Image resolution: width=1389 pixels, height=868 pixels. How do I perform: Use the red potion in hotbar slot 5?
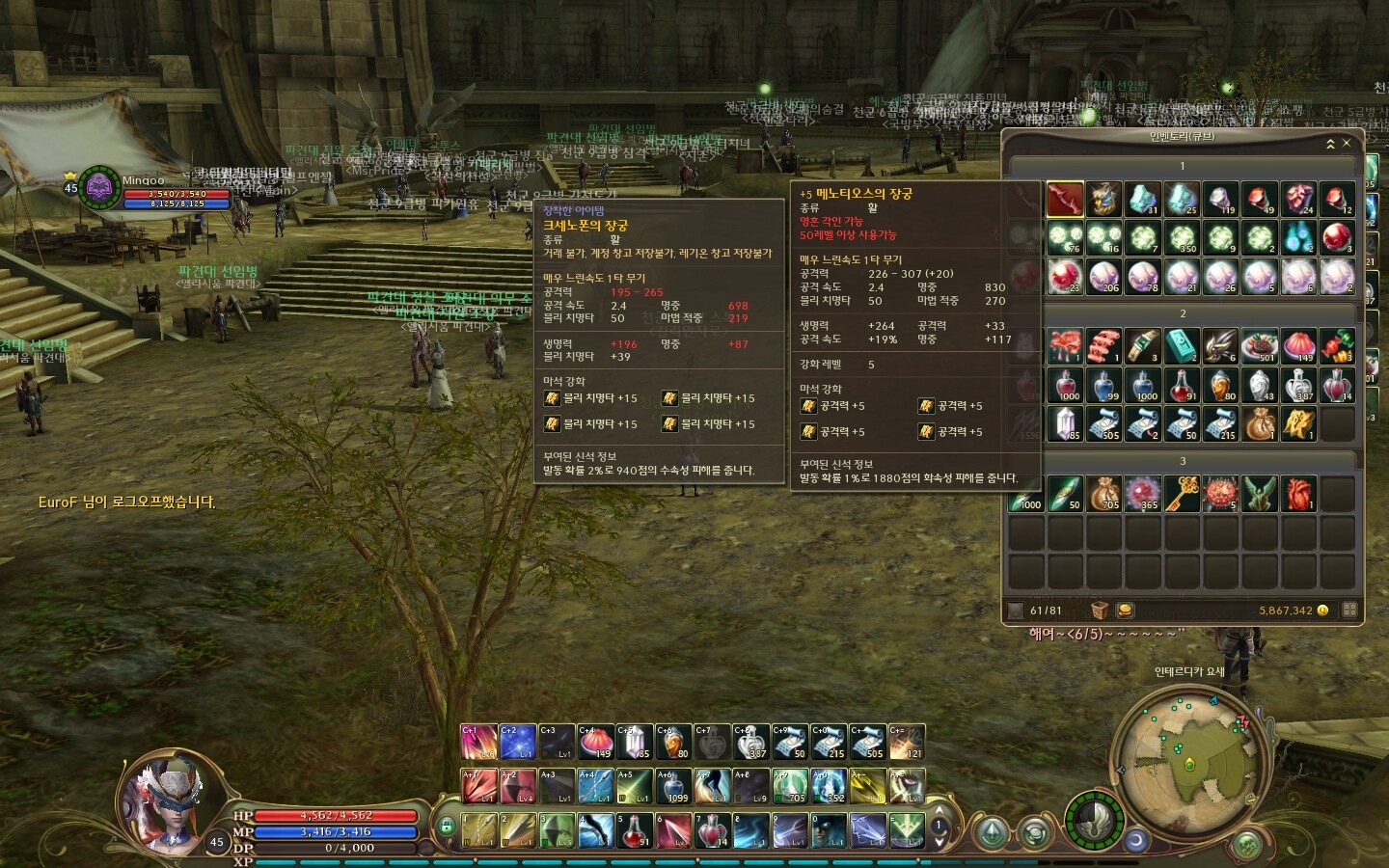(x=634, y=830)
